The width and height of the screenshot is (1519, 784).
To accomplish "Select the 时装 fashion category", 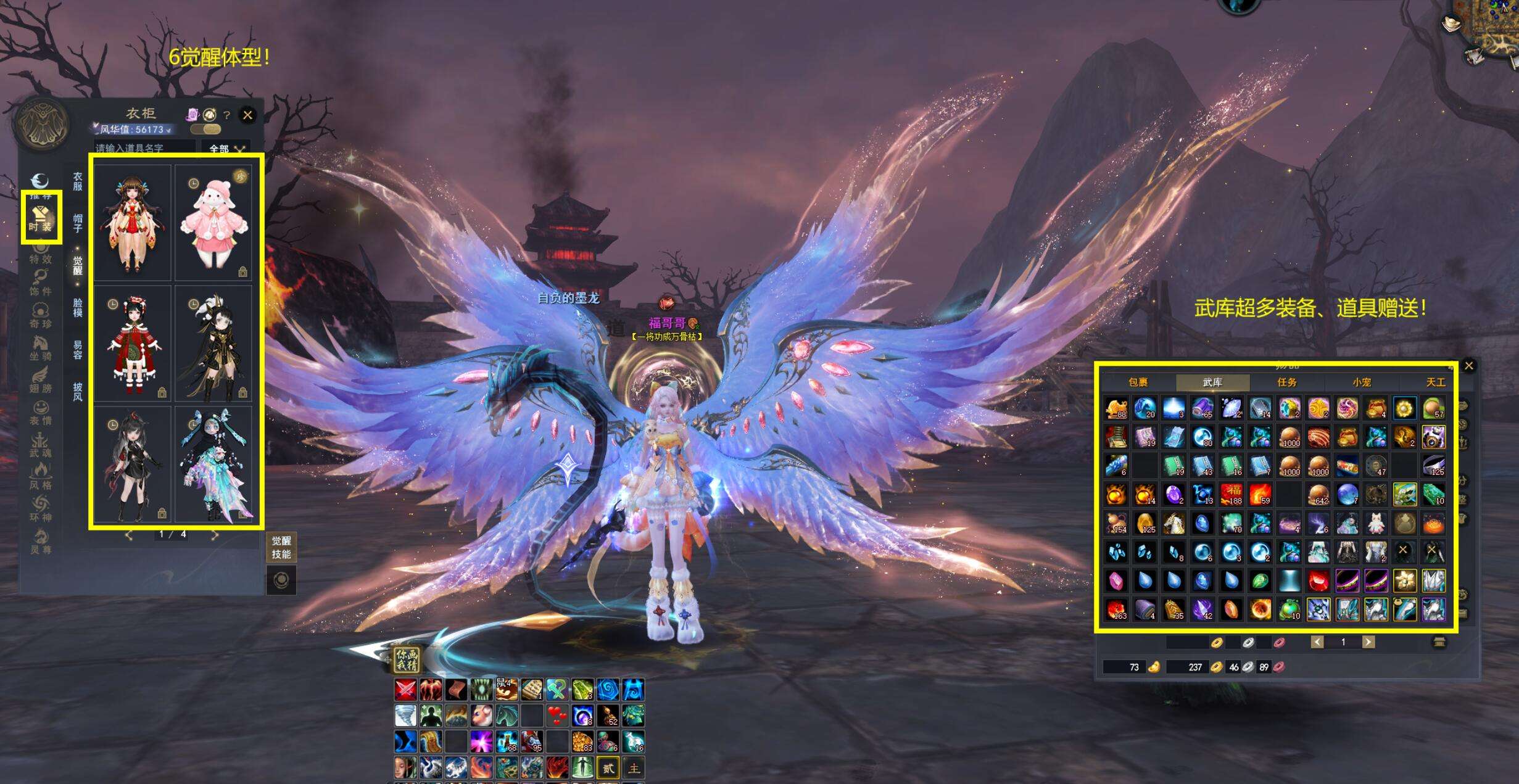I will (41, 218).
